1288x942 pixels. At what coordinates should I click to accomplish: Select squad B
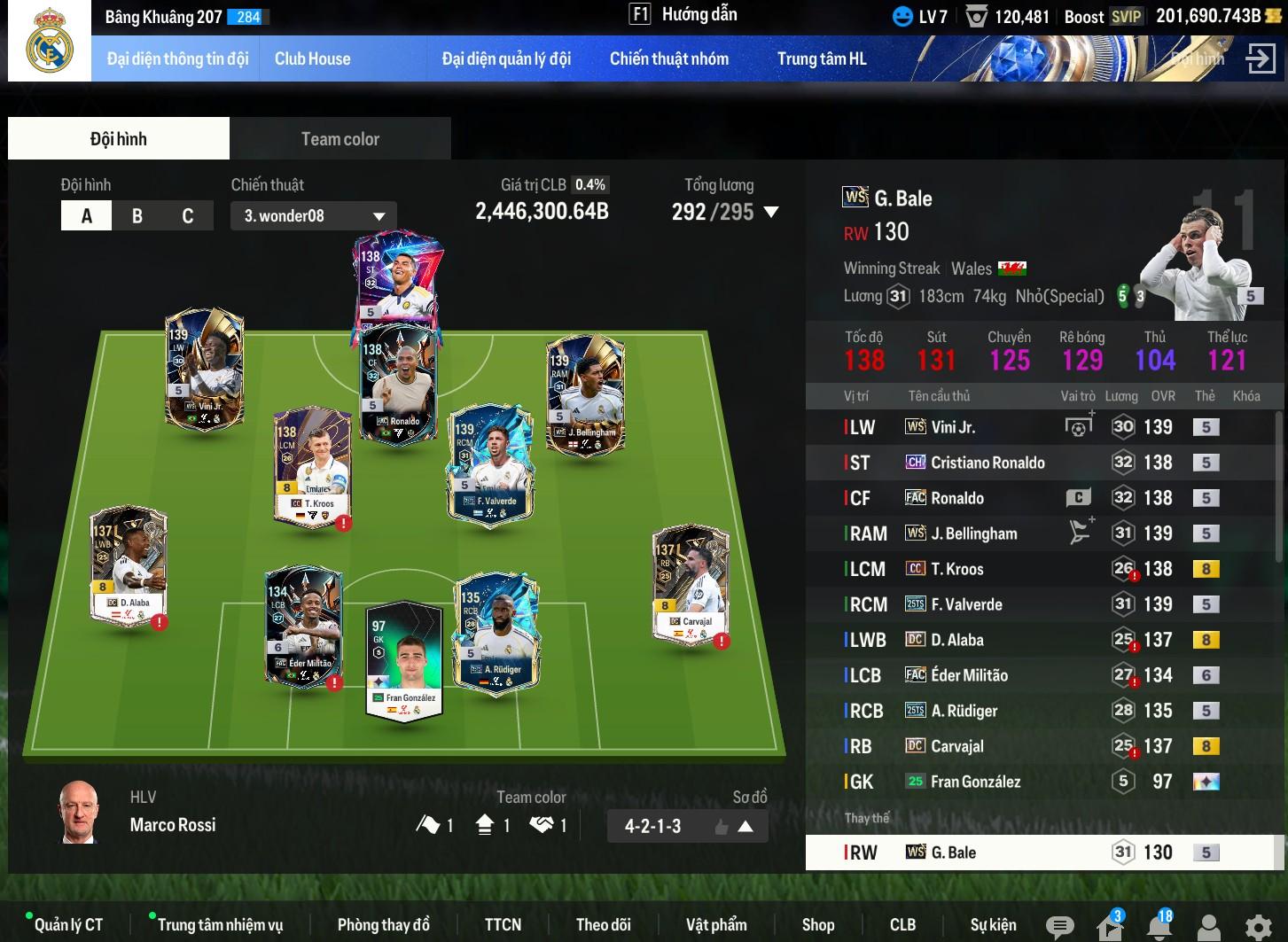coord(137,216)
